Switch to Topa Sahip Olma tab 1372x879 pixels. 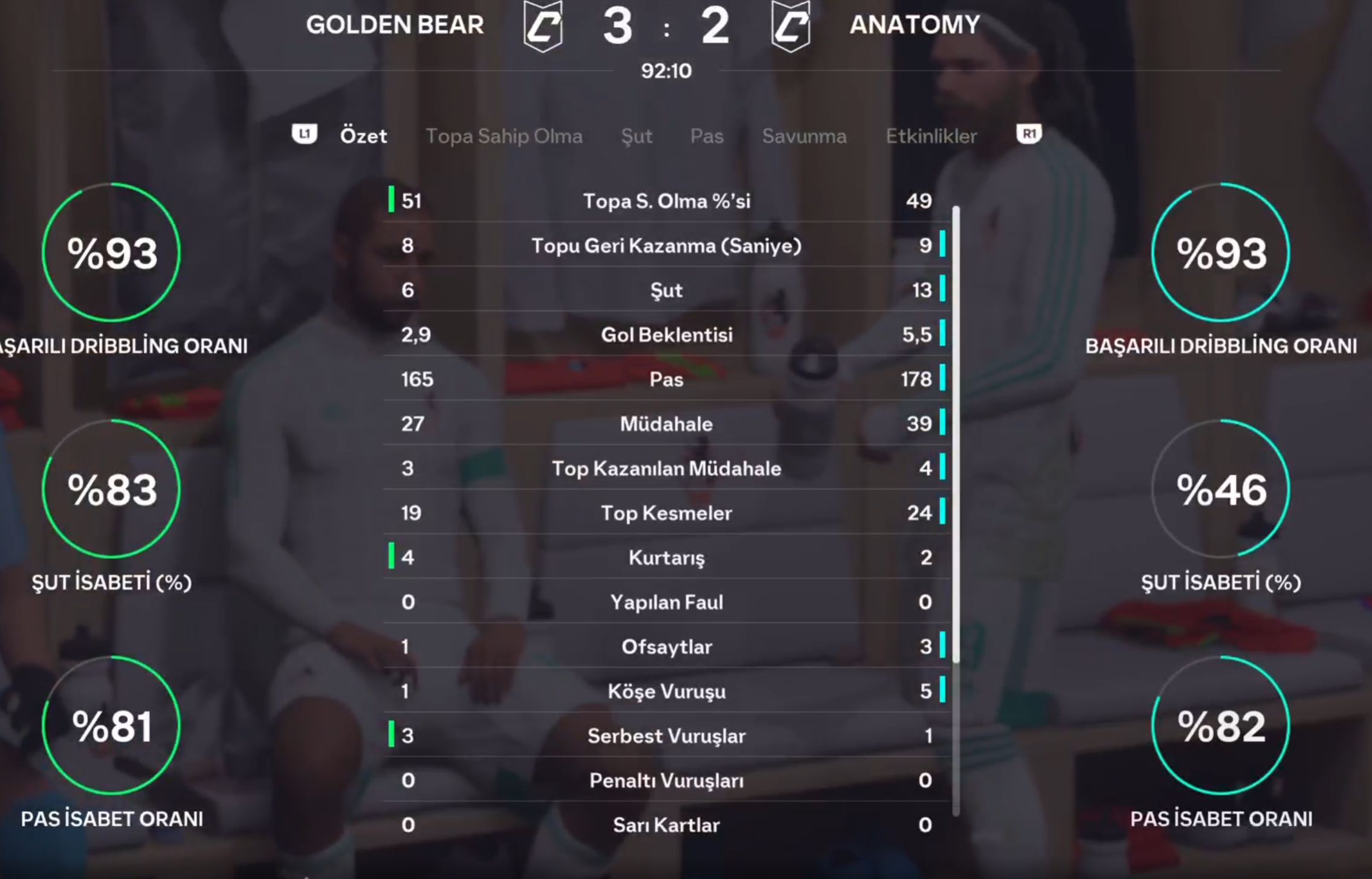coord(503,136)
